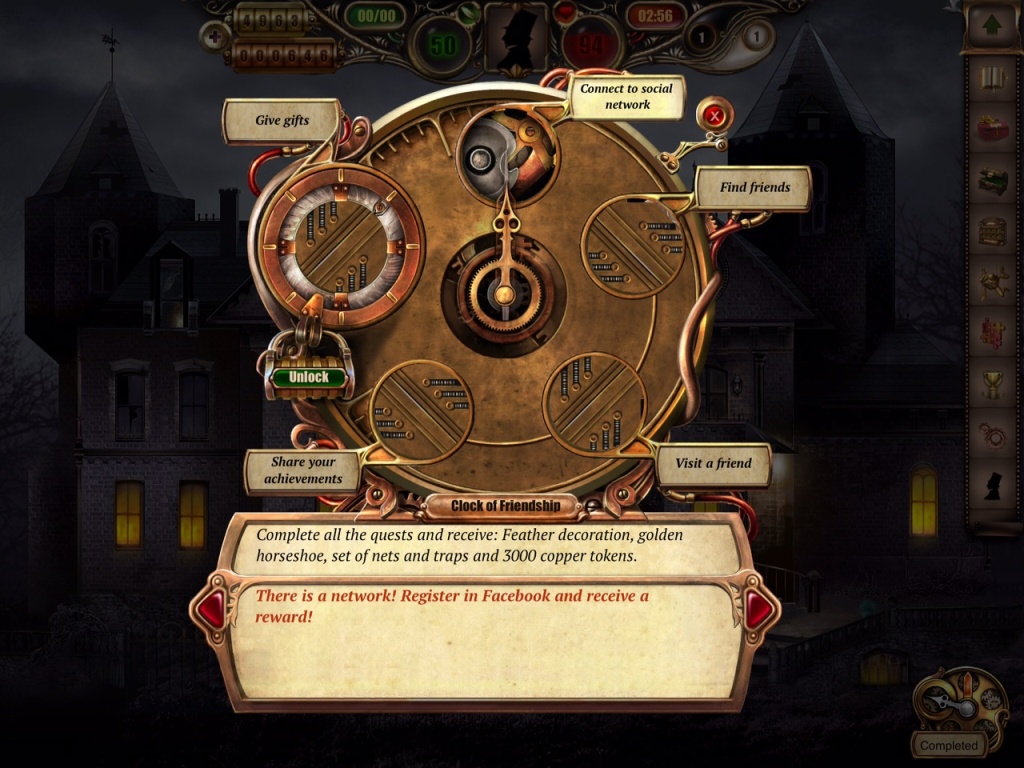Screen dimensions: 1024x768
Task: Go to previous hint with left red arrow
Action: [x=211, y=610]
